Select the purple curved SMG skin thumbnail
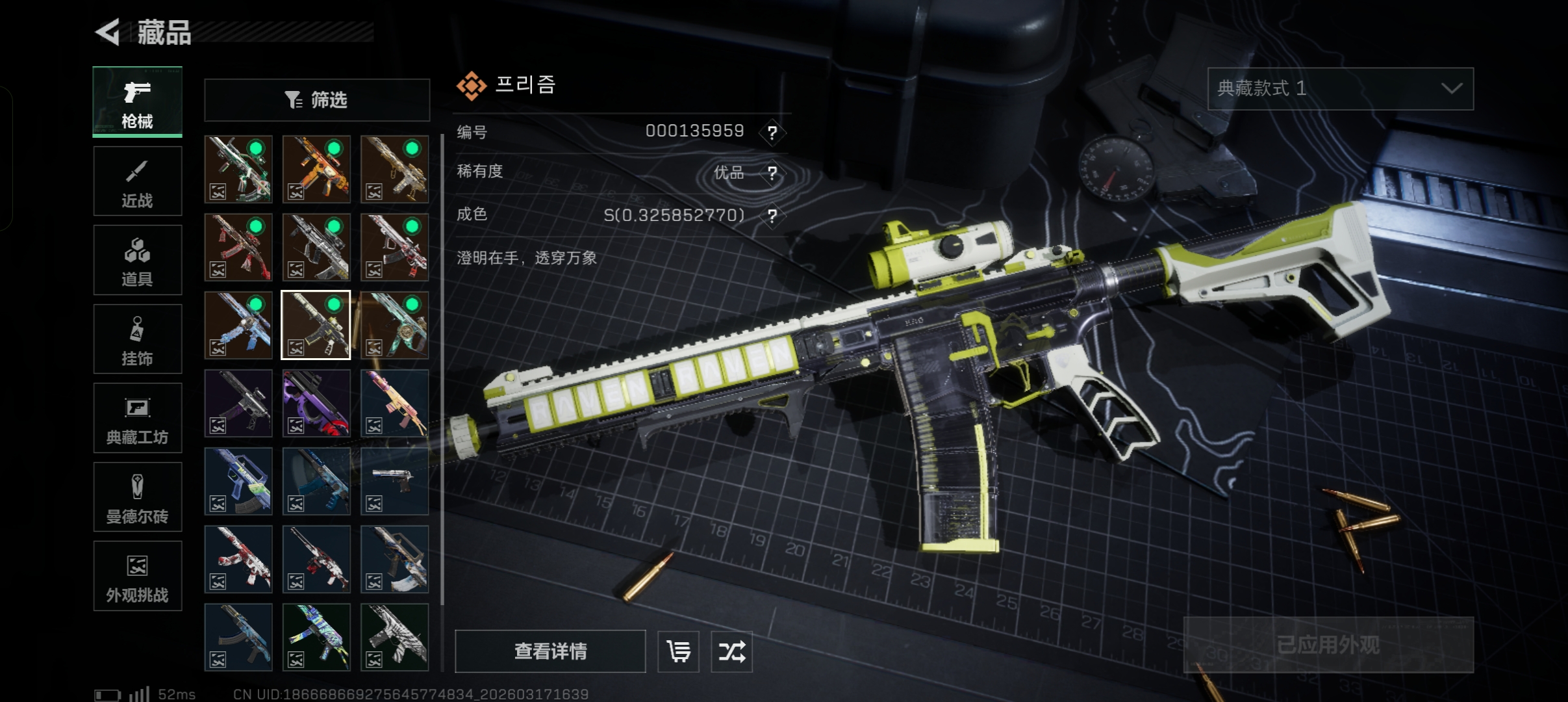The image size is (1568, 702). (x=316, y=403)
